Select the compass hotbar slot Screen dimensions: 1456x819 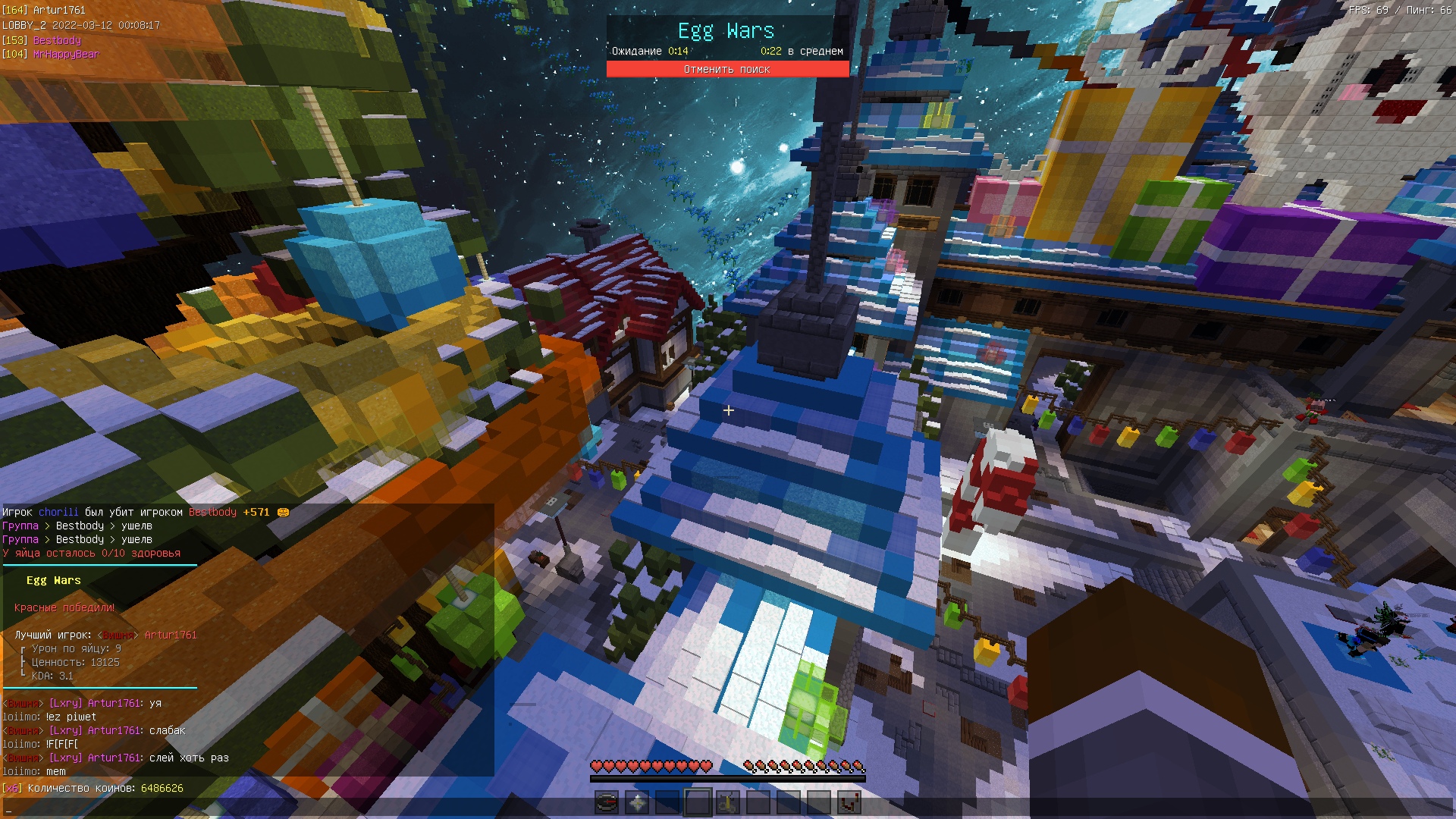607,802
